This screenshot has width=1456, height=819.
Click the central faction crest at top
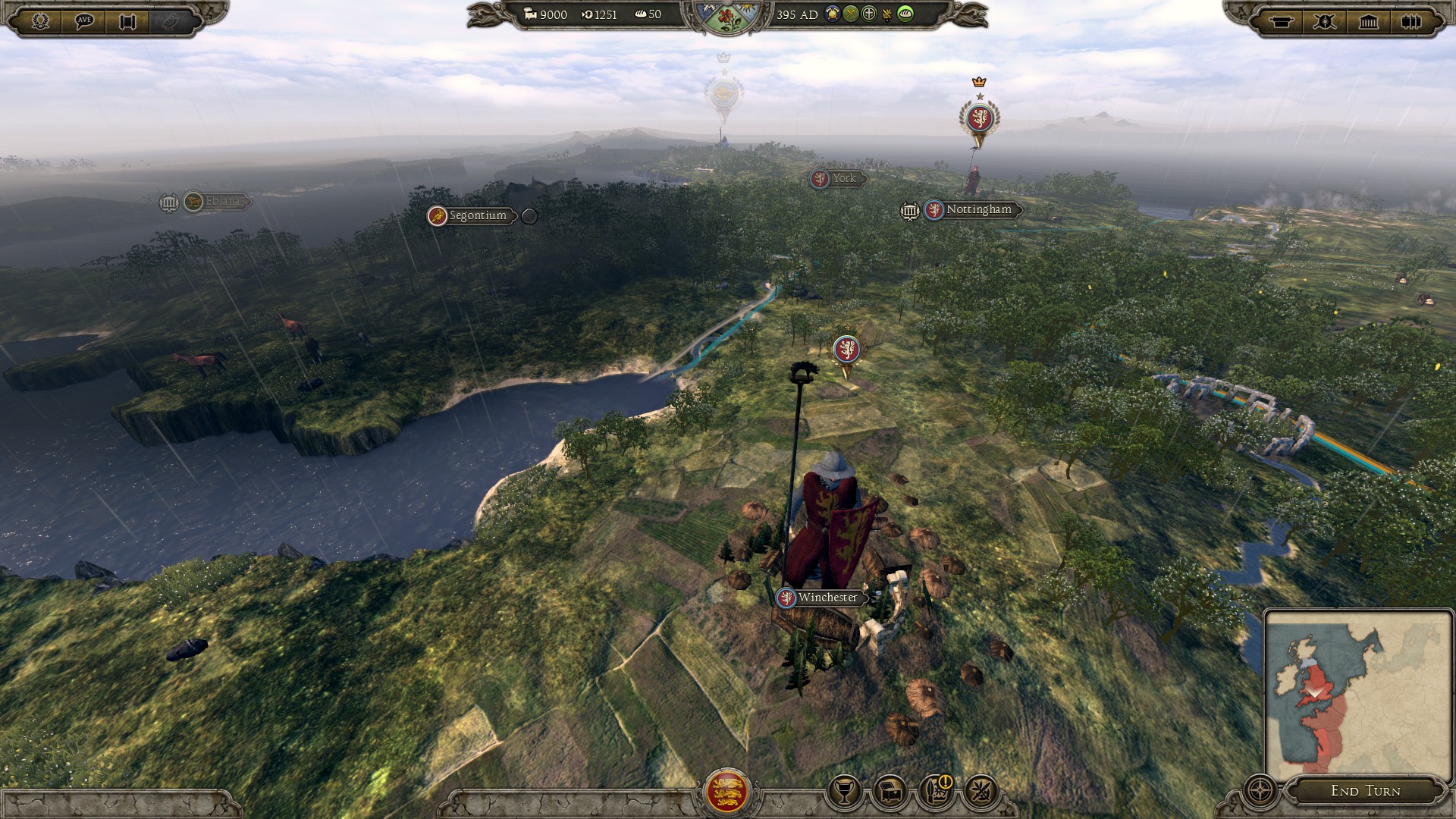[727, 18]
